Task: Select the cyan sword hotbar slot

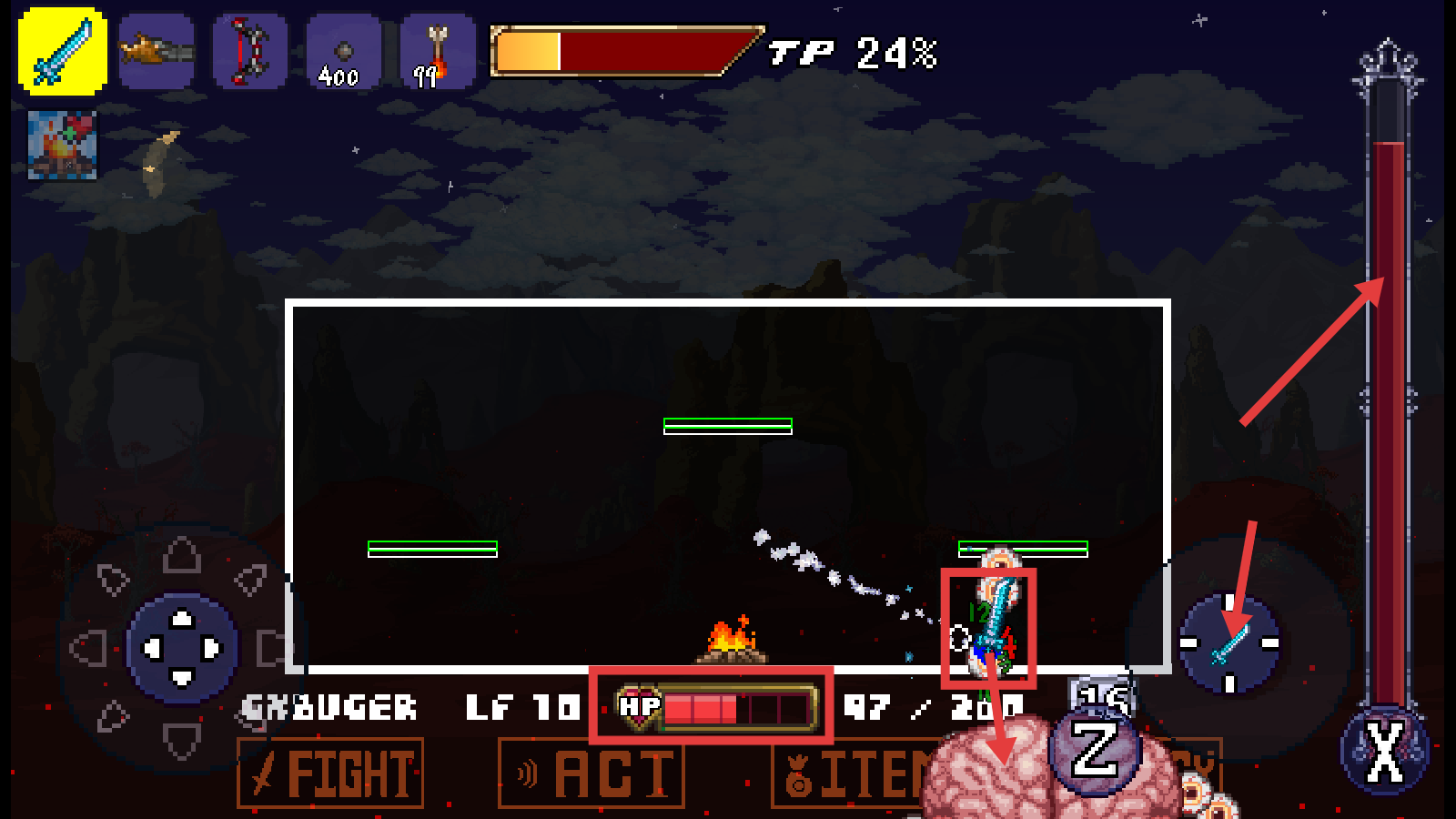Action: point(63,52)
